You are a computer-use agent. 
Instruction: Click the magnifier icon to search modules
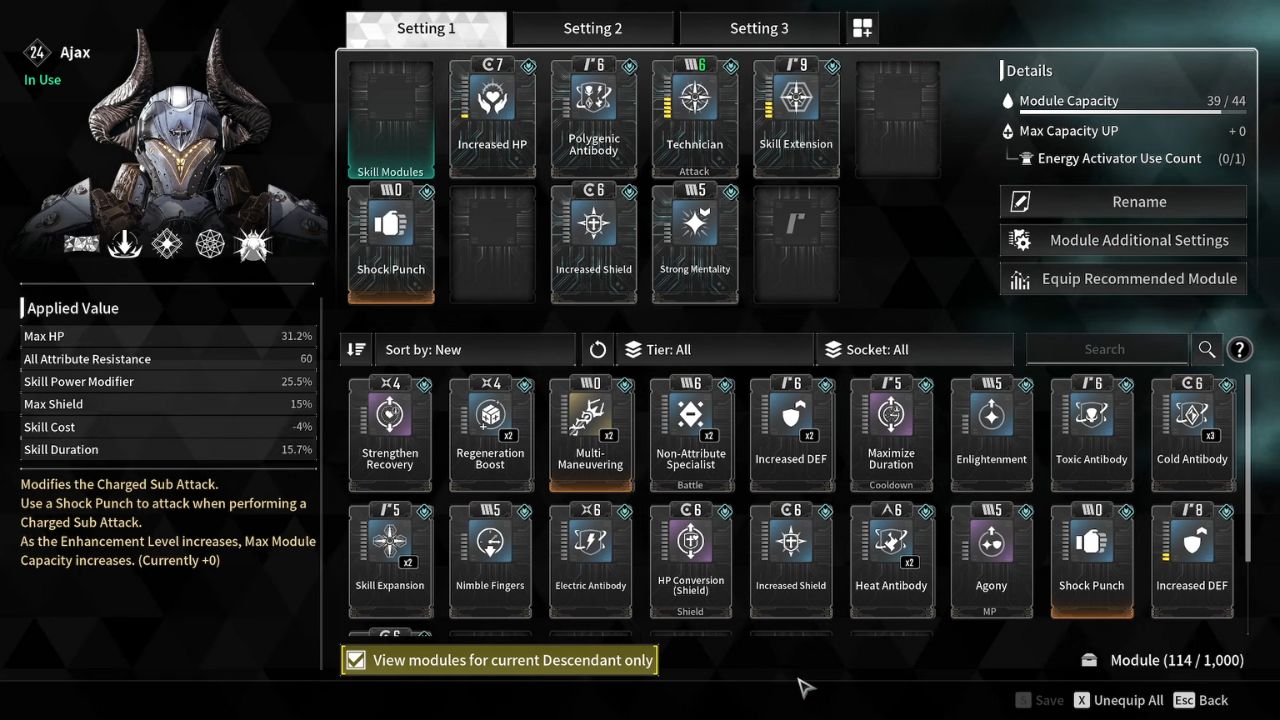pyautogui.click(x=1206, y=349)
